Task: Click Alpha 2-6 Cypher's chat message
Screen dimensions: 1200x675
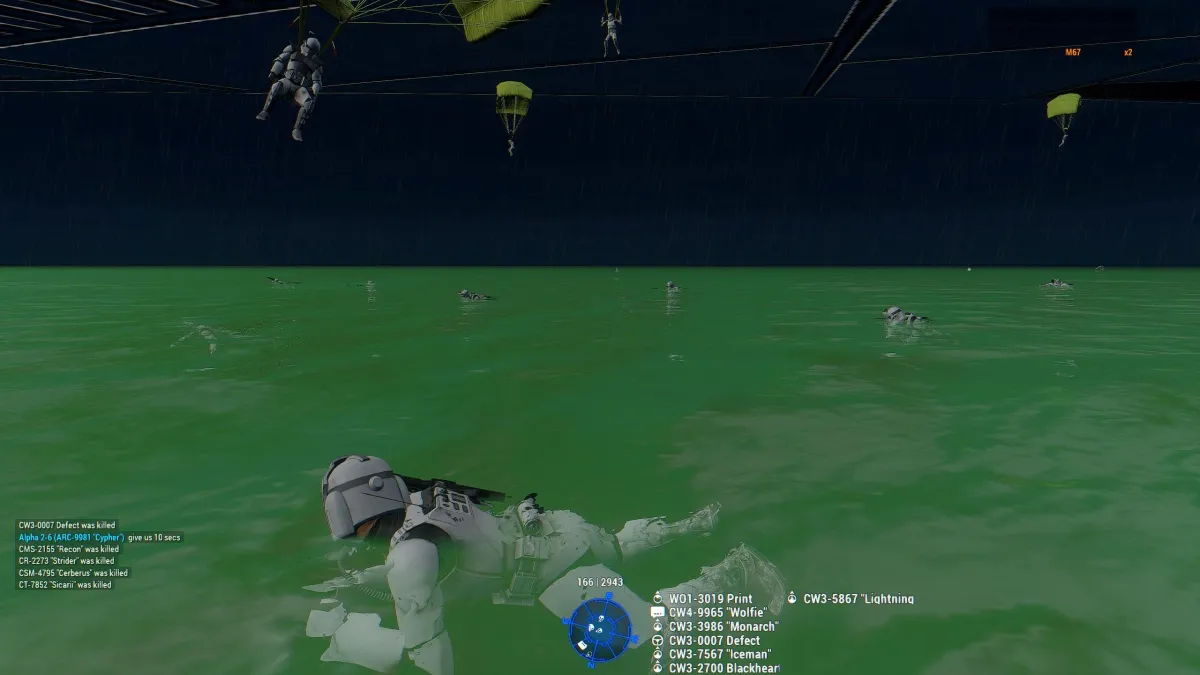Action: click(x=100, y=538)
